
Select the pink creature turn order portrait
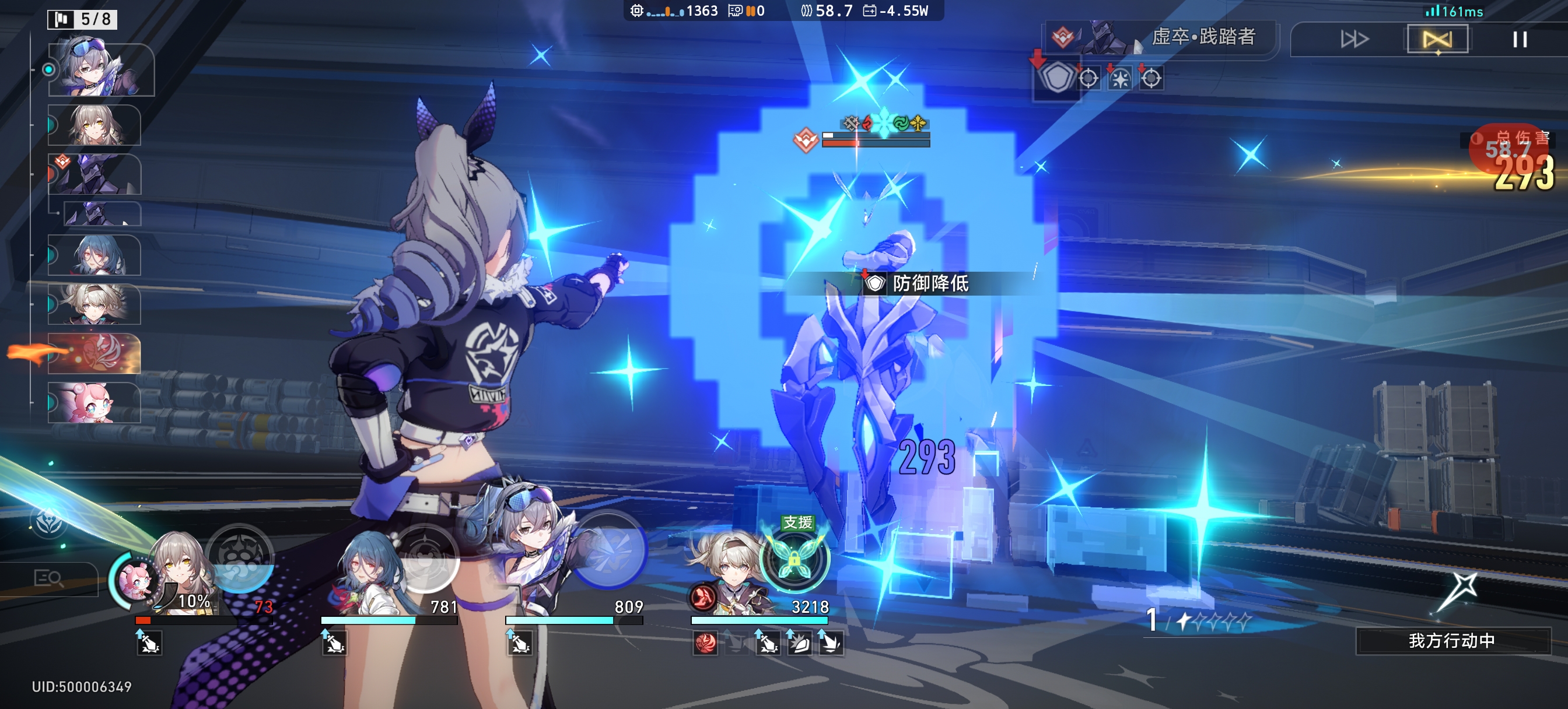[x=94, y=402]
